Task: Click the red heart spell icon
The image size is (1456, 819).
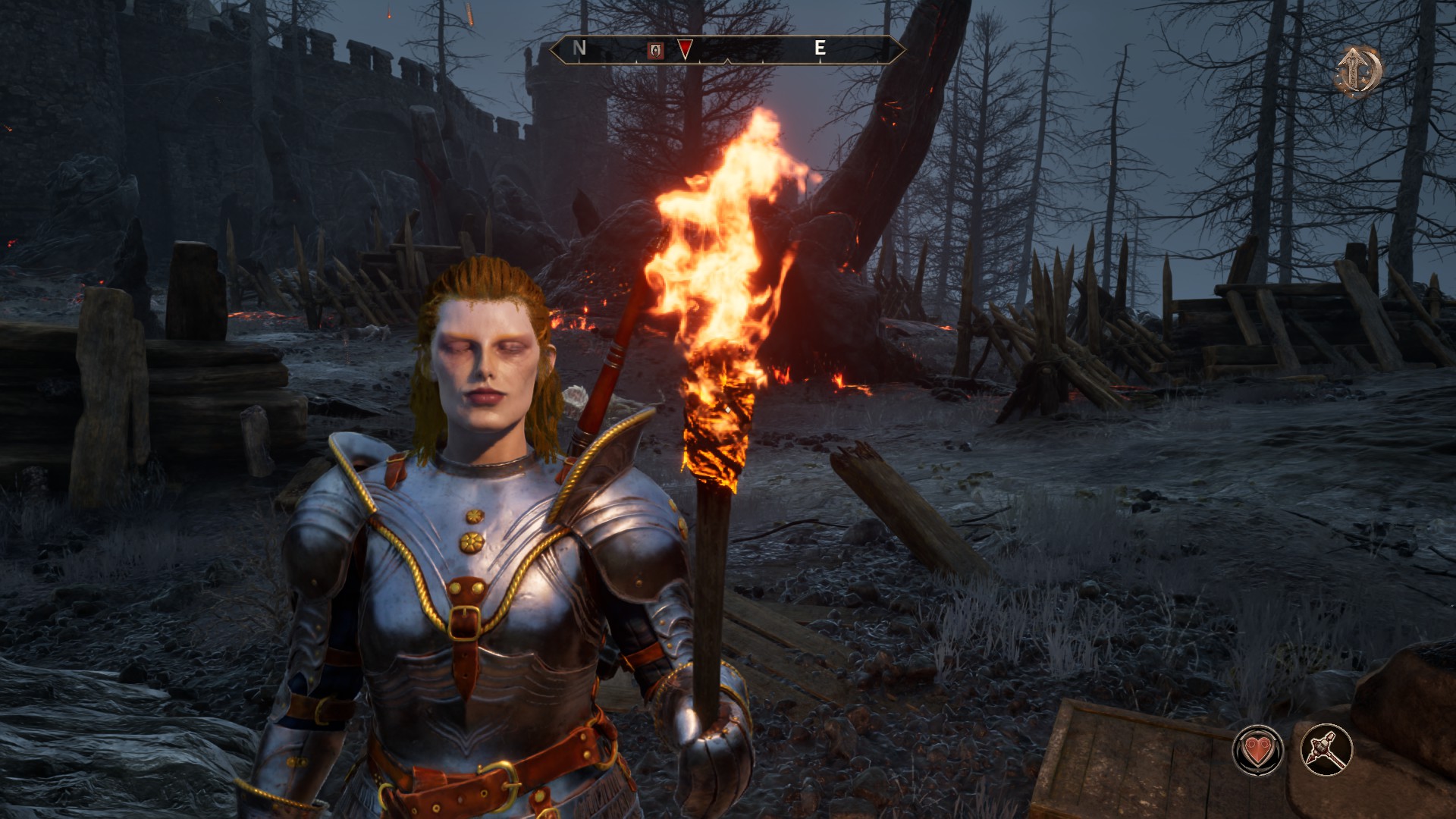Action: tap(1257, 750)
